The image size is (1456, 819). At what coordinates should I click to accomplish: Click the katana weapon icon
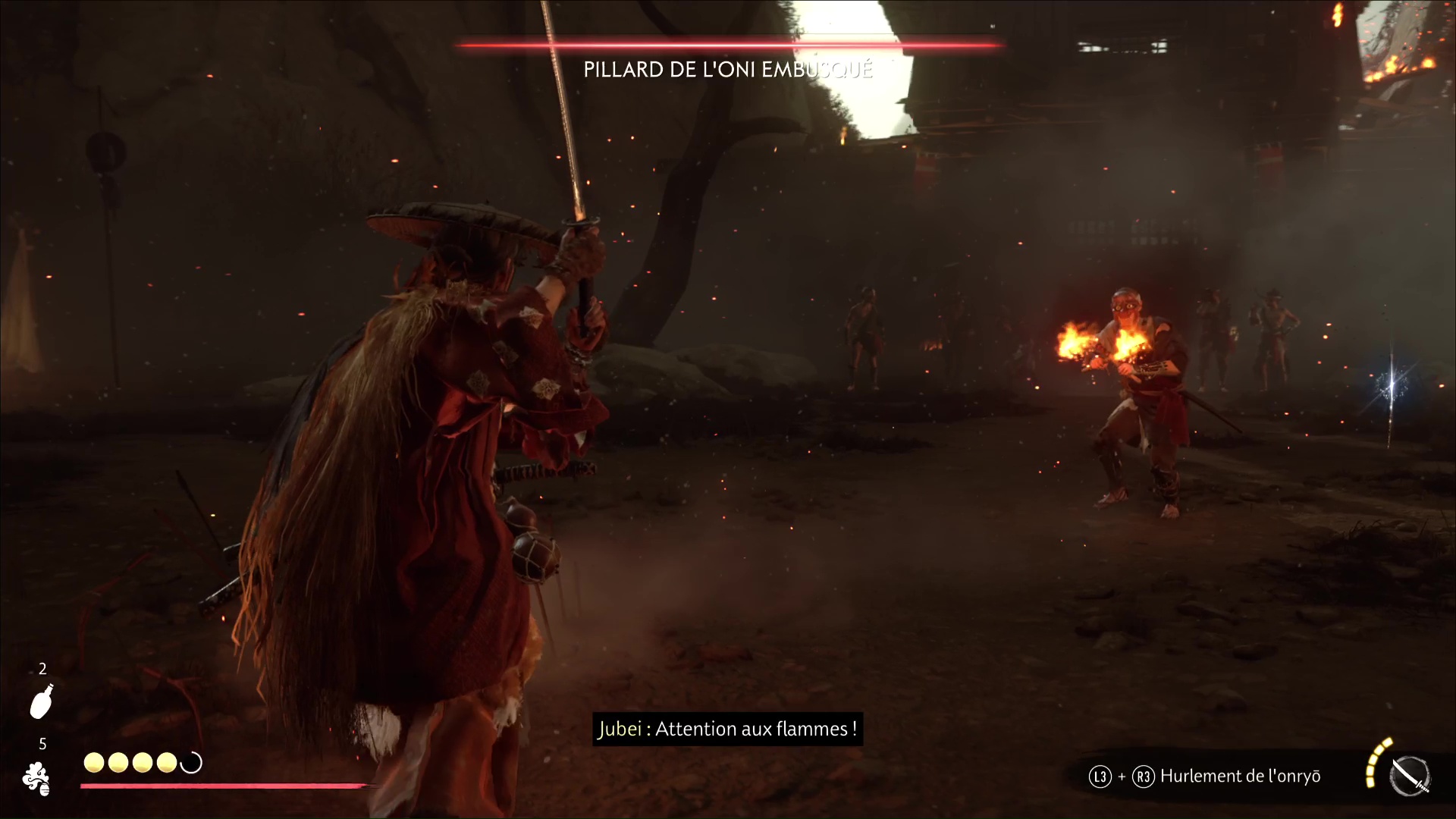click(1410, 777)
